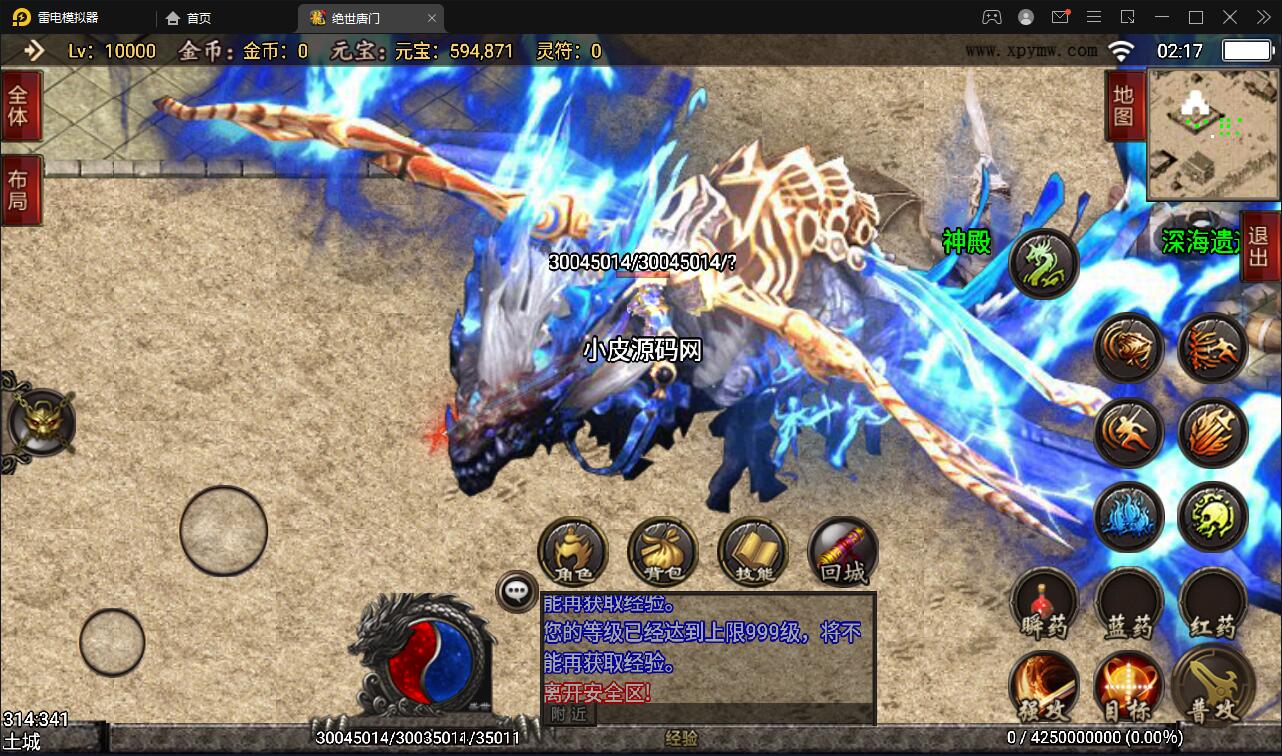This screenshot has width=1282, height=756.
Task: Open the 背包 inventory bag icon
Action: [x=663, y=551]
